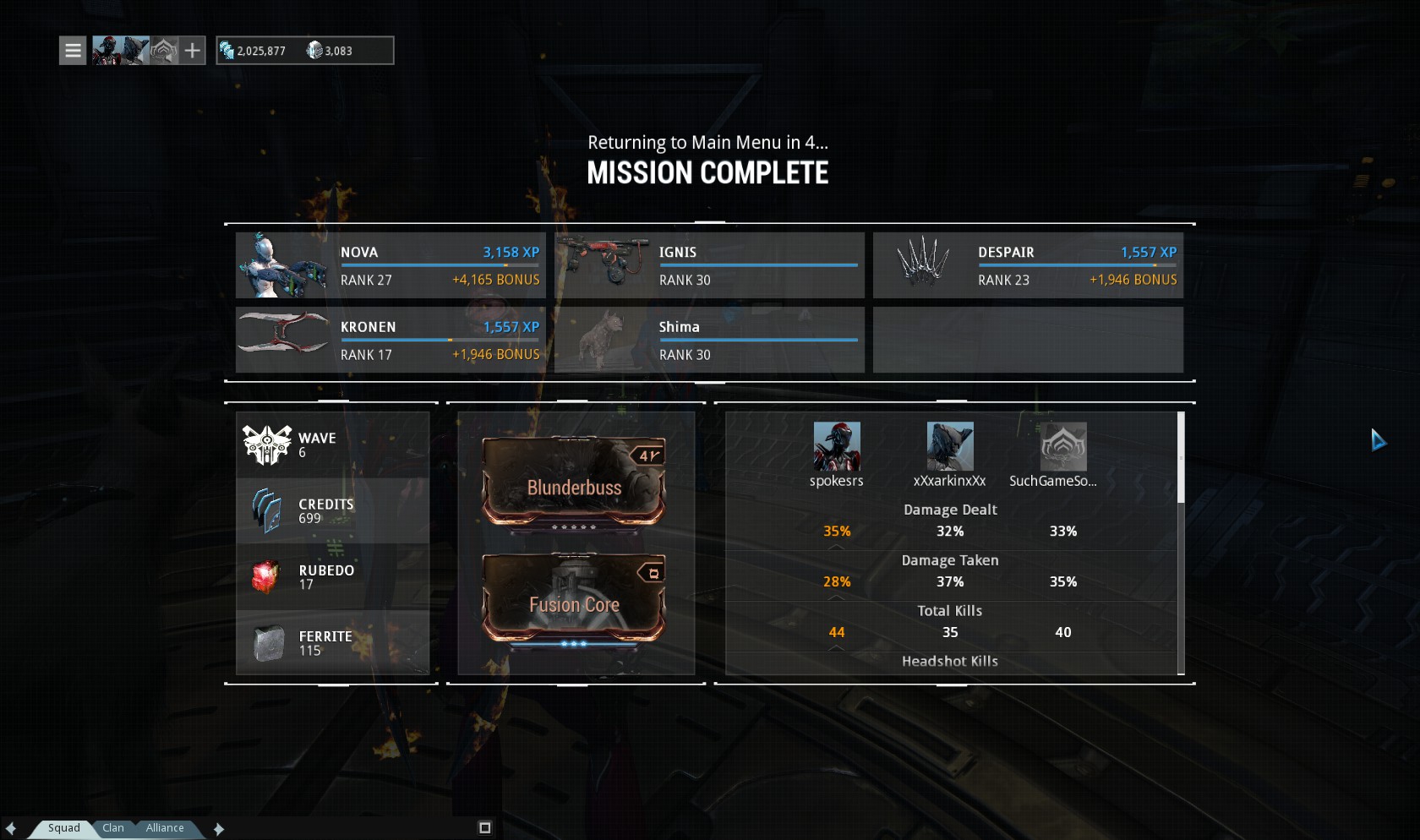Click the stats panel scrollbar
This screenshot has width=1420, height=840.
(x=1181, y=458)
